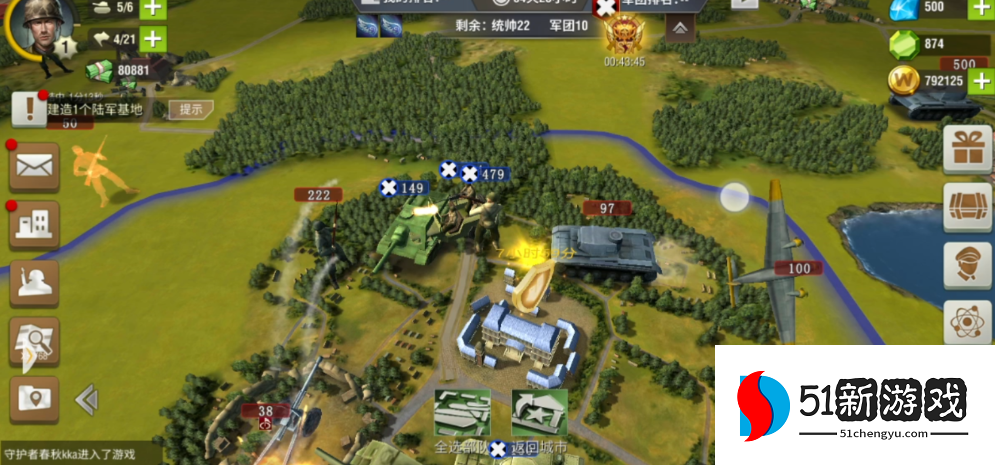Open the exclamation mark quest tracker
Image resolution: width=995 pixels, height=465 pixels.
coord(30,109)
